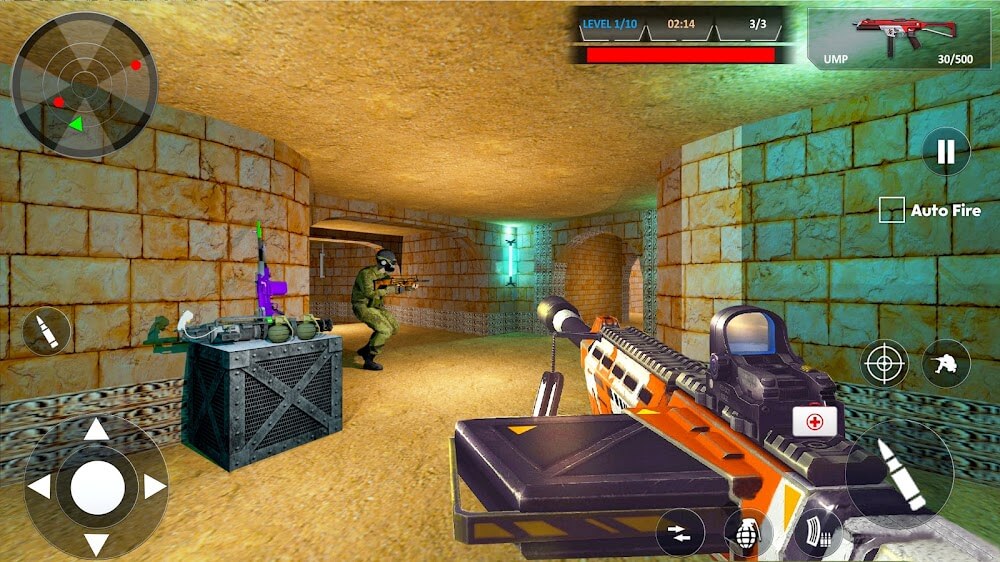Strafe left with the left arrow
Image resolution: width=1000 pixels, height=562 pixels.
(x=39, y=487)
